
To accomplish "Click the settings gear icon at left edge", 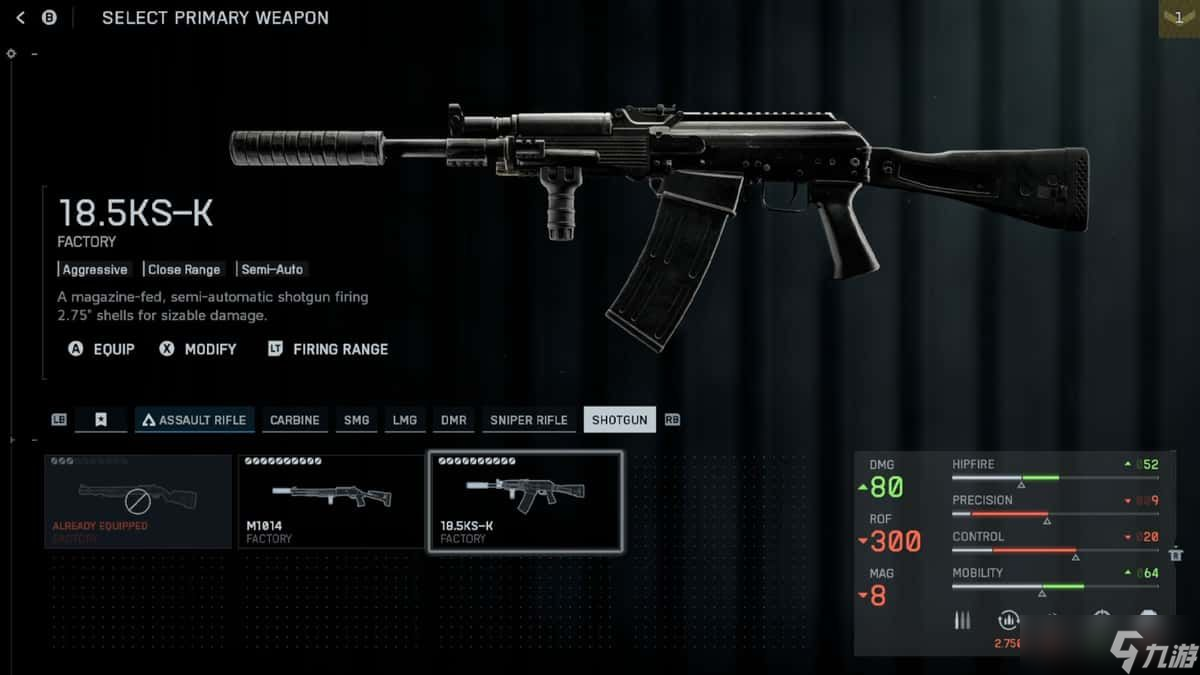I will coord(11,53).
